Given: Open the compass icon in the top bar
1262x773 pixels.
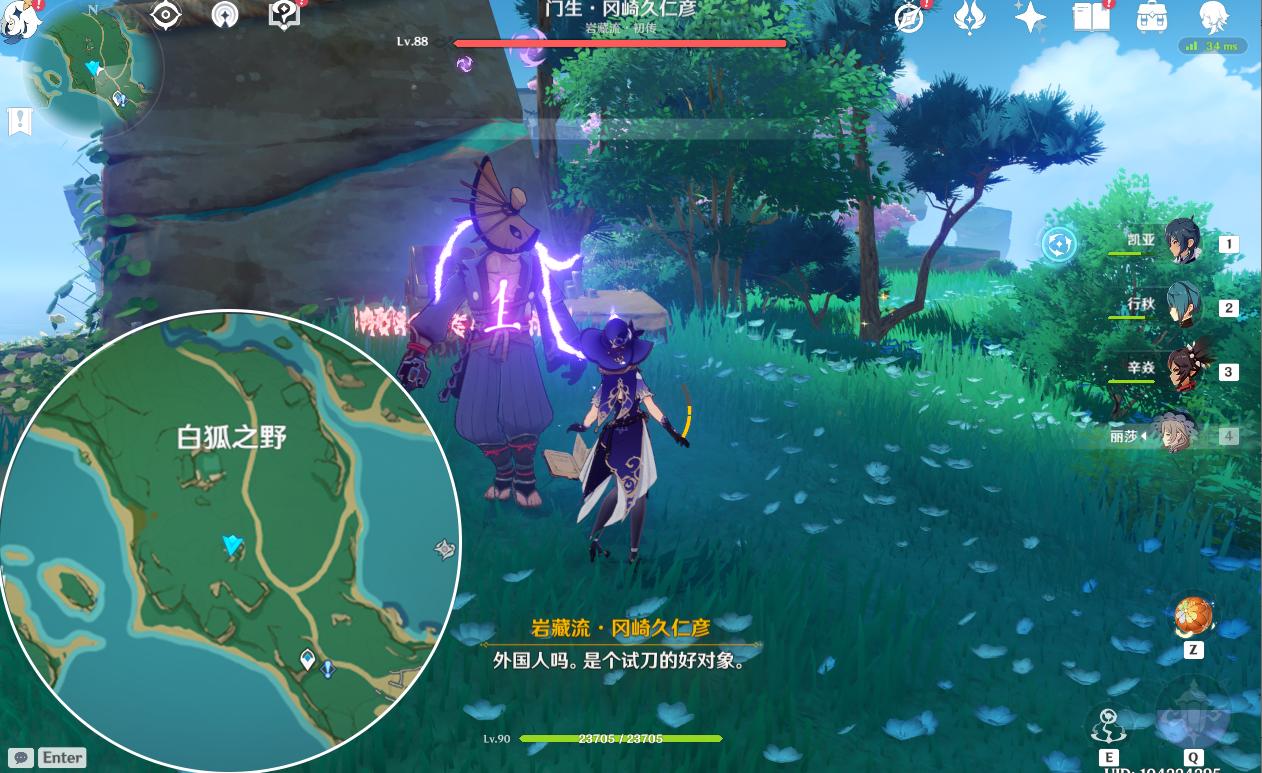Looking at the screenshot, I should [909, 18].
